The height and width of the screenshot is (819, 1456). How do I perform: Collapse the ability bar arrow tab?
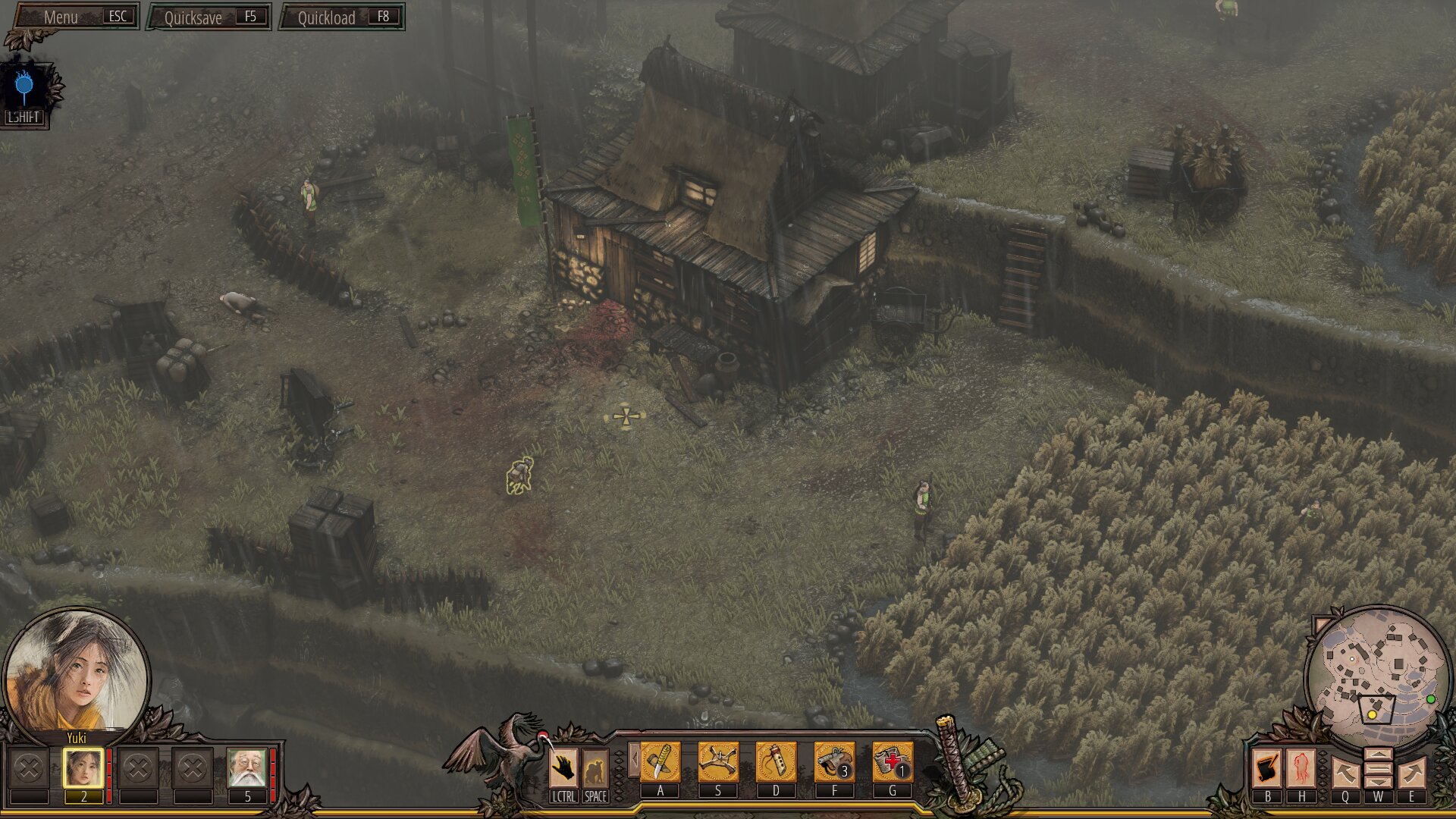click(633, 759)
